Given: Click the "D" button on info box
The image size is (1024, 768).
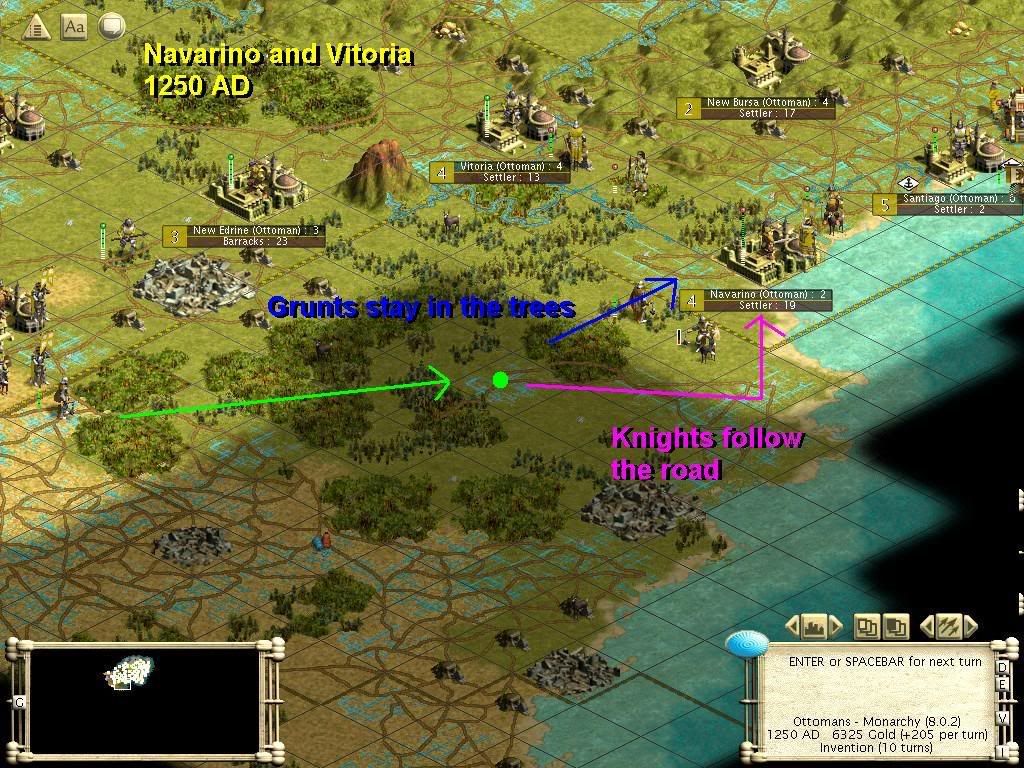Looking at the screenshot, I should [1003, 668].
